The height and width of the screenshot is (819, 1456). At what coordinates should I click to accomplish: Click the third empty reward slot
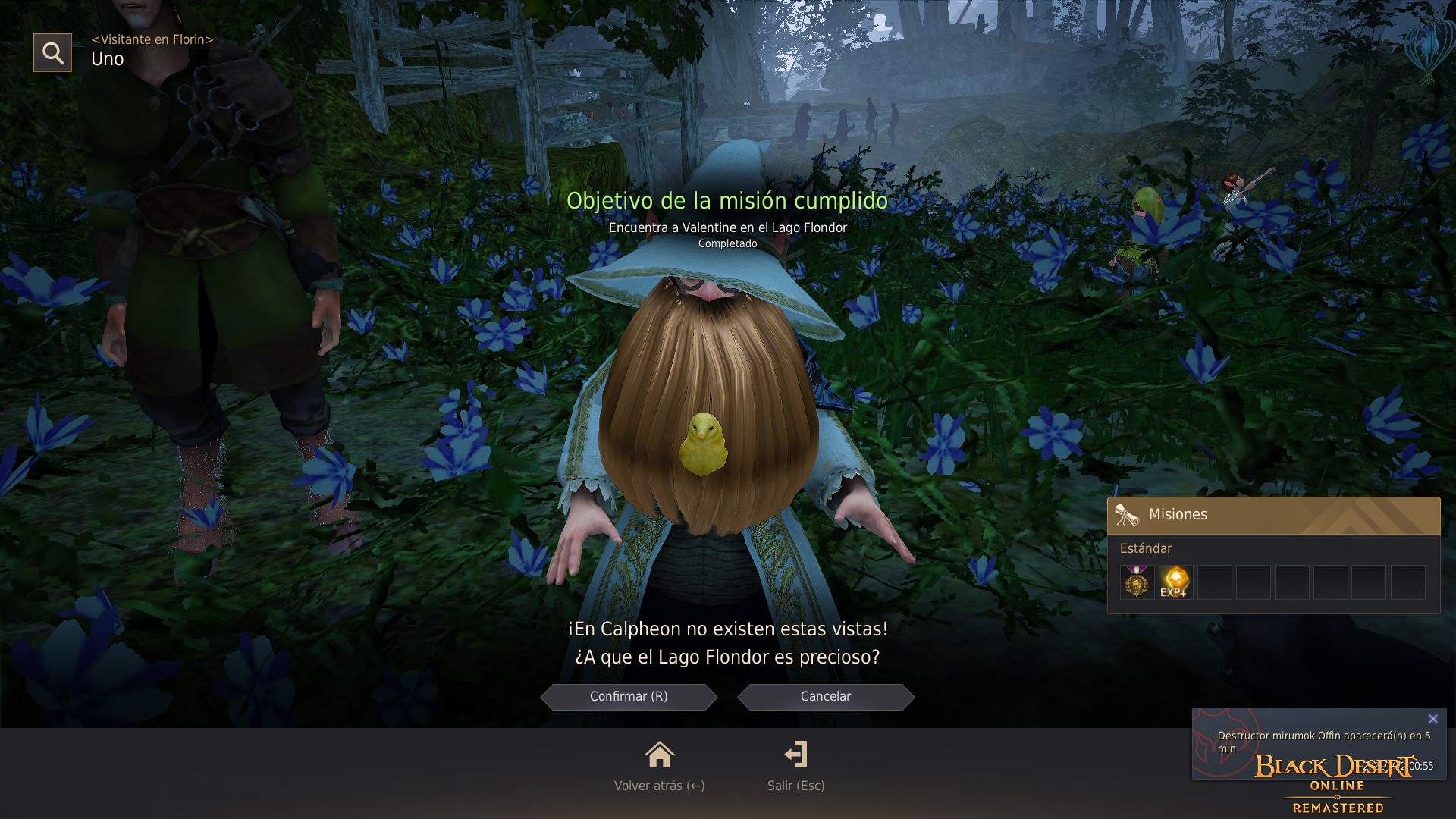tap(1215, 581)
